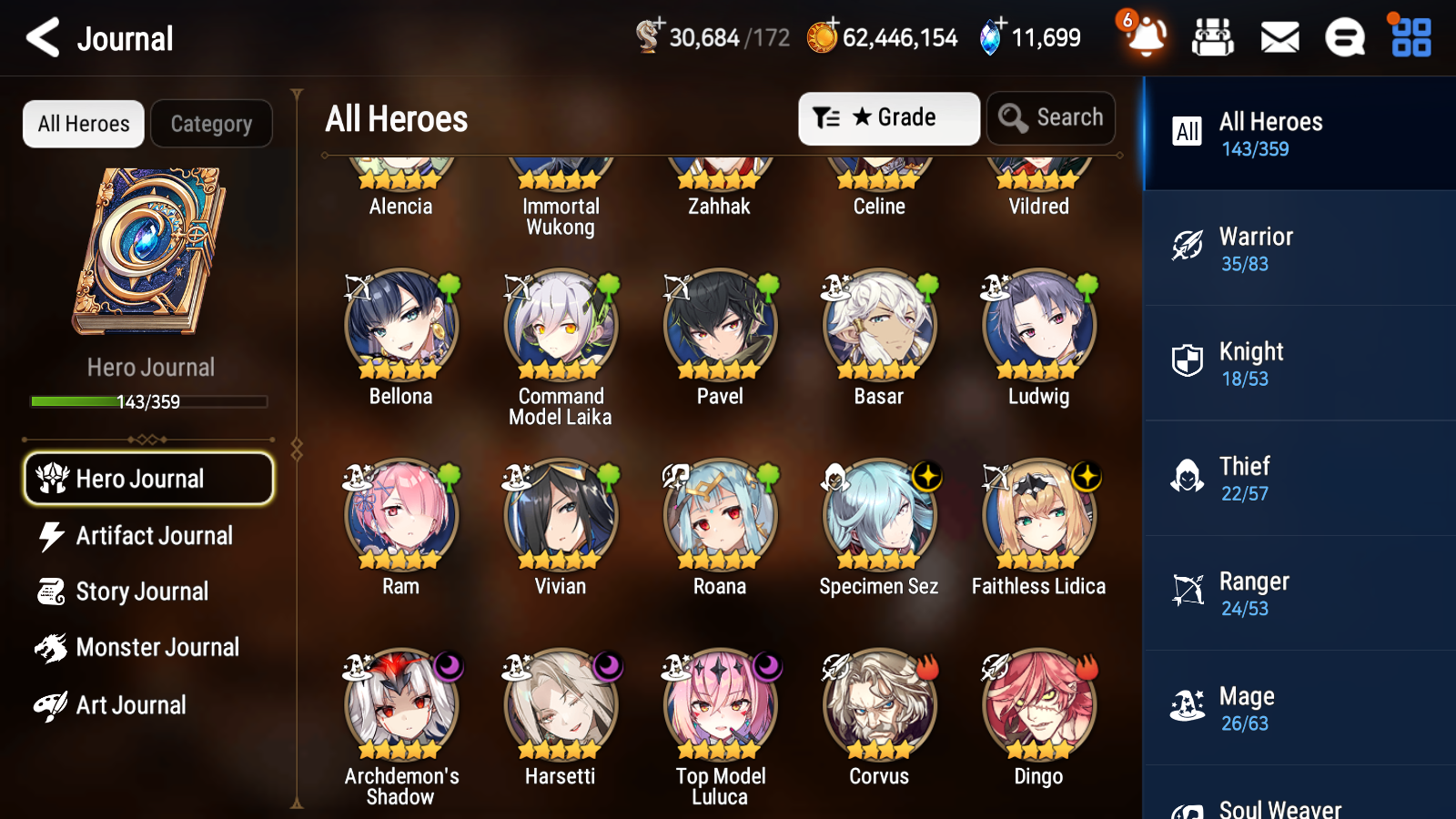
Task: Open the chat bubble icon
Action: tap(1344, 37)
